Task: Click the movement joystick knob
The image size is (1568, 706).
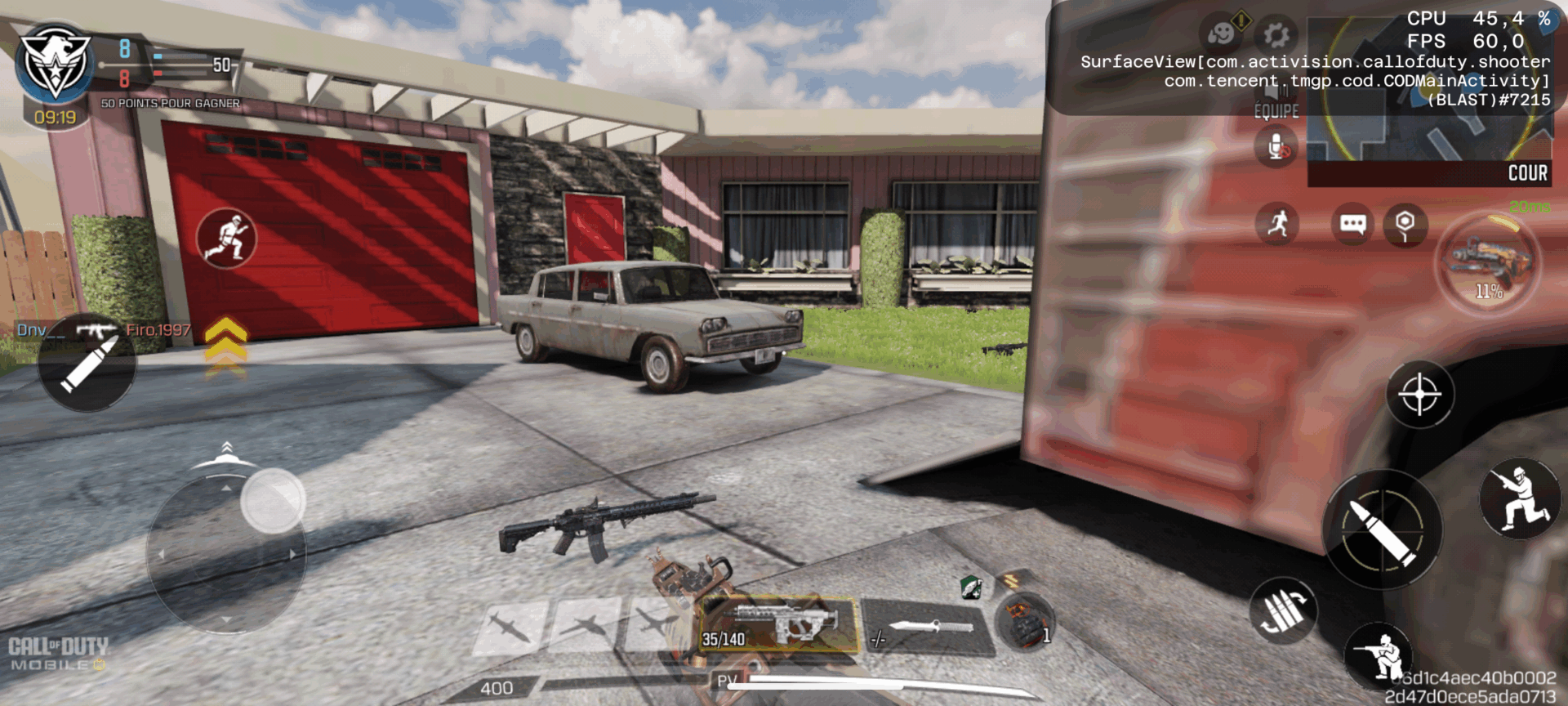Action: coord(272,500)
